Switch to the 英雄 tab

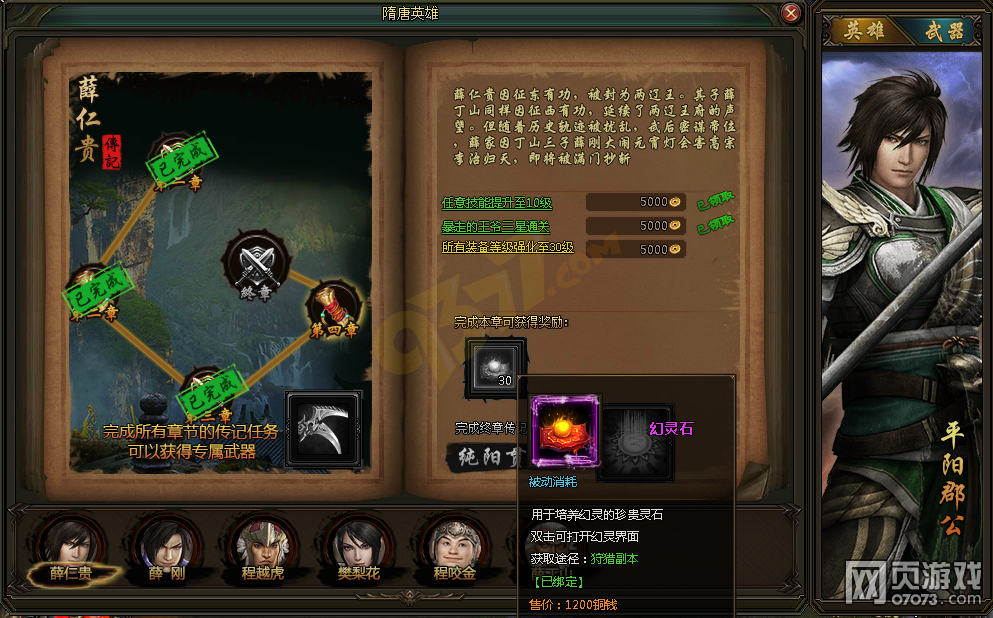866,31
